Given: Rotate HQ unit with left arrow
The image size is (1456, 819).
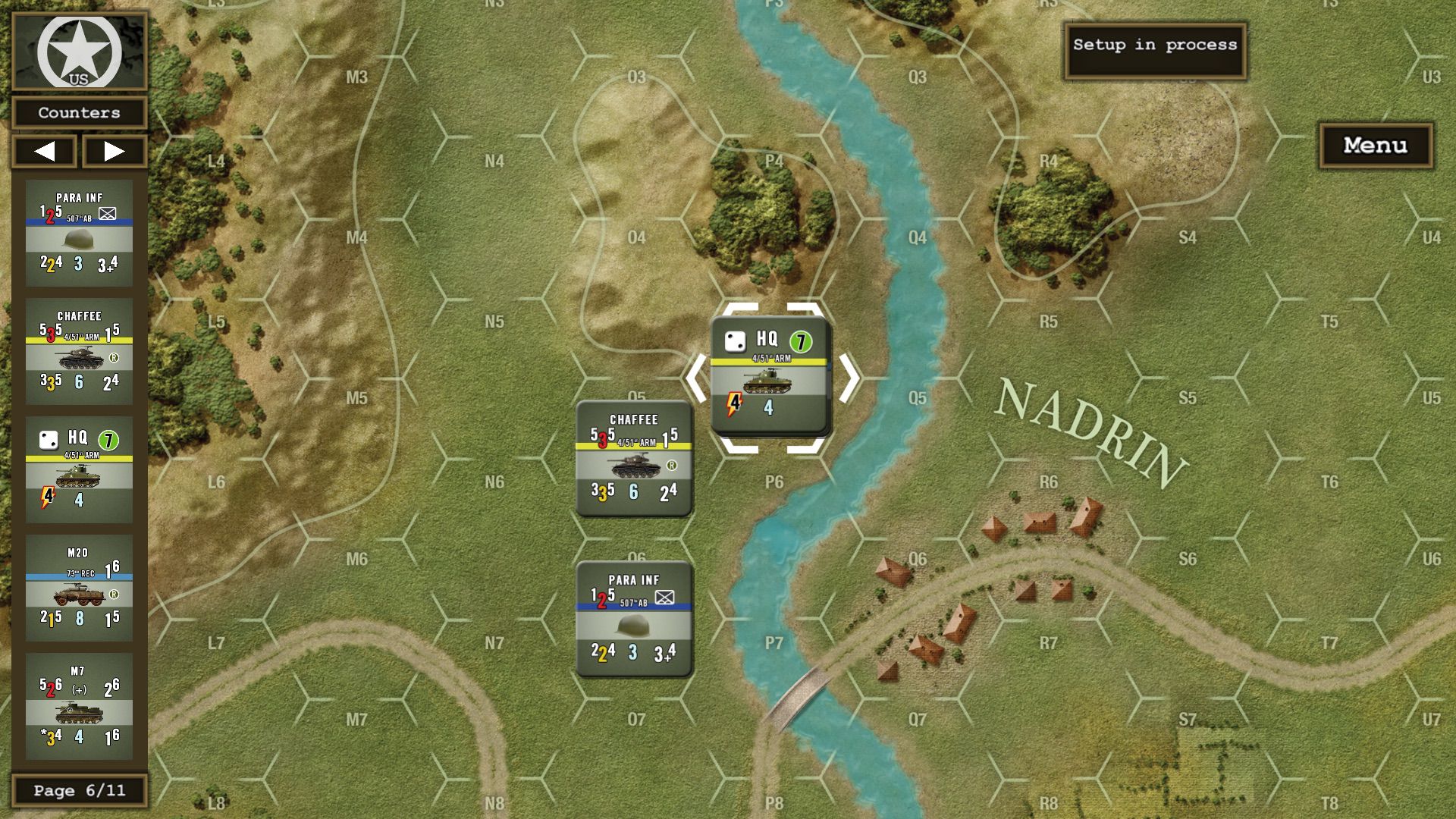Looking at the screenshot, I should click(696, 378).
